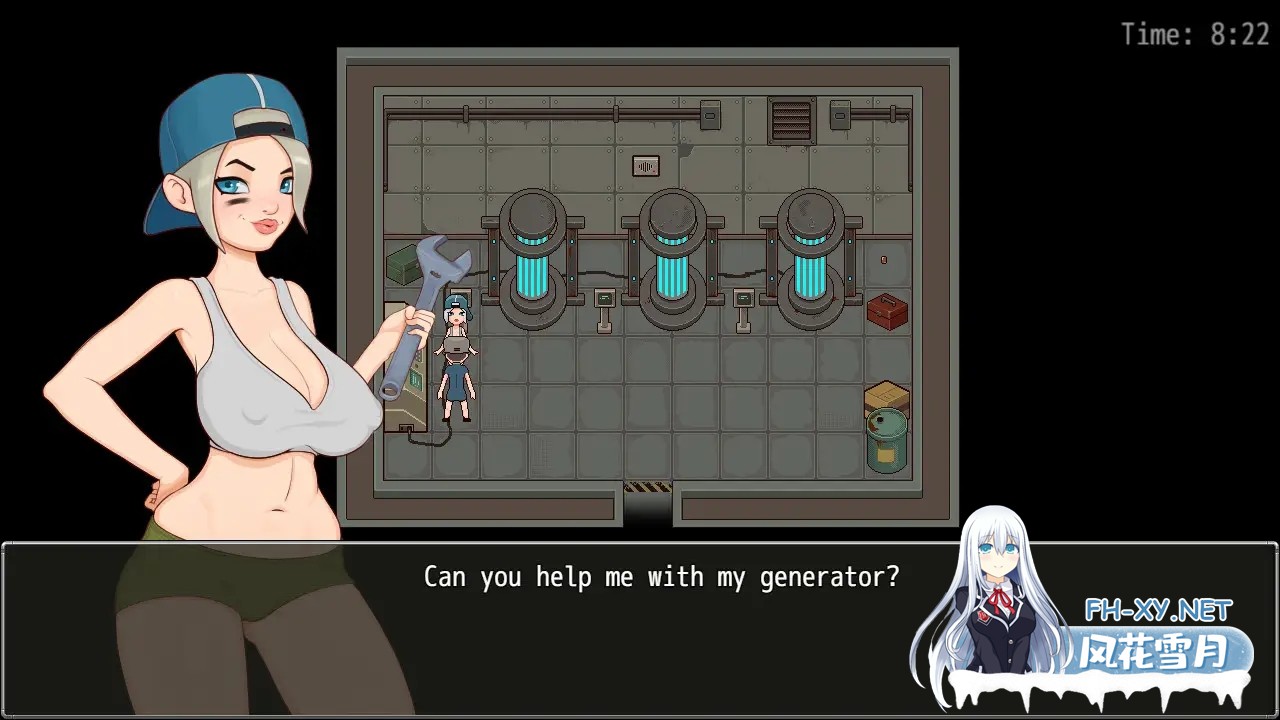The image size is (1280, 720).
Task: Click the red toolbox near the right wall
Action: [x=886, y=313]
